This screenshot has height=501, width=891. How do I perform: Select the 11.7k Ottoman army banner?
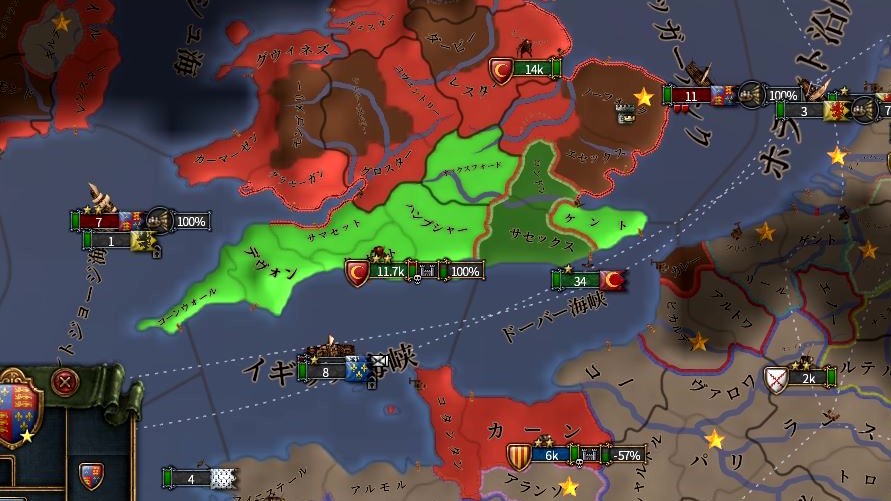385,271
